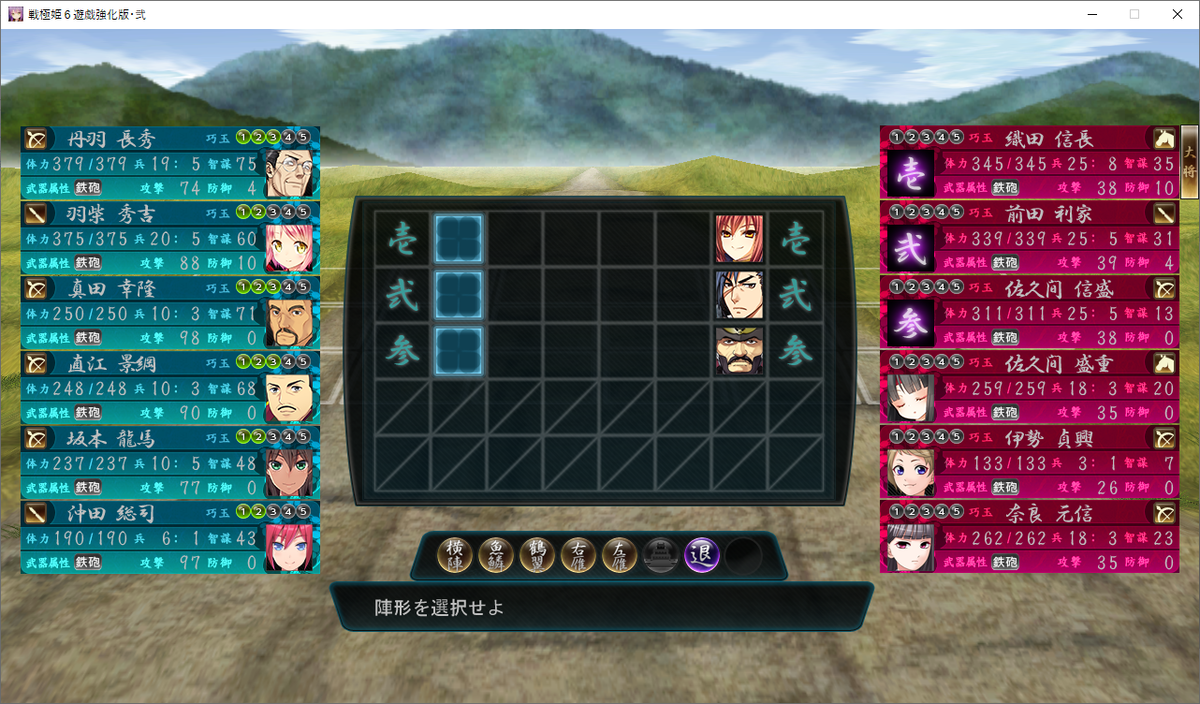This screenshot has height=704, width=1200.
Task: Click the red-haired enemy portrait on the grid
Action: pos(739,239)
